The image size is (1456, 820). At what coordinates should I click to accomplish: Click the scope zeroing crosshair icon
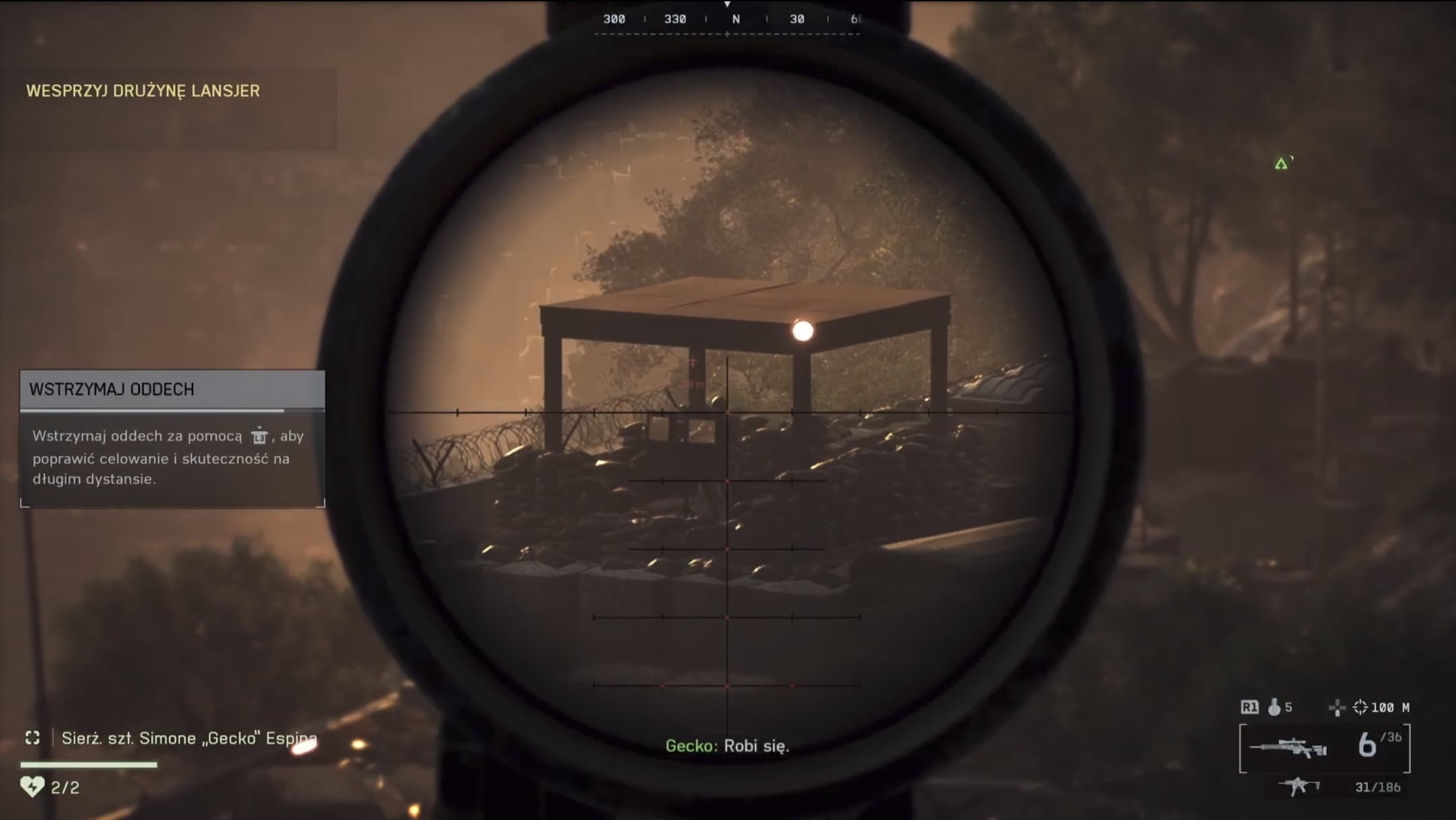1360,707
